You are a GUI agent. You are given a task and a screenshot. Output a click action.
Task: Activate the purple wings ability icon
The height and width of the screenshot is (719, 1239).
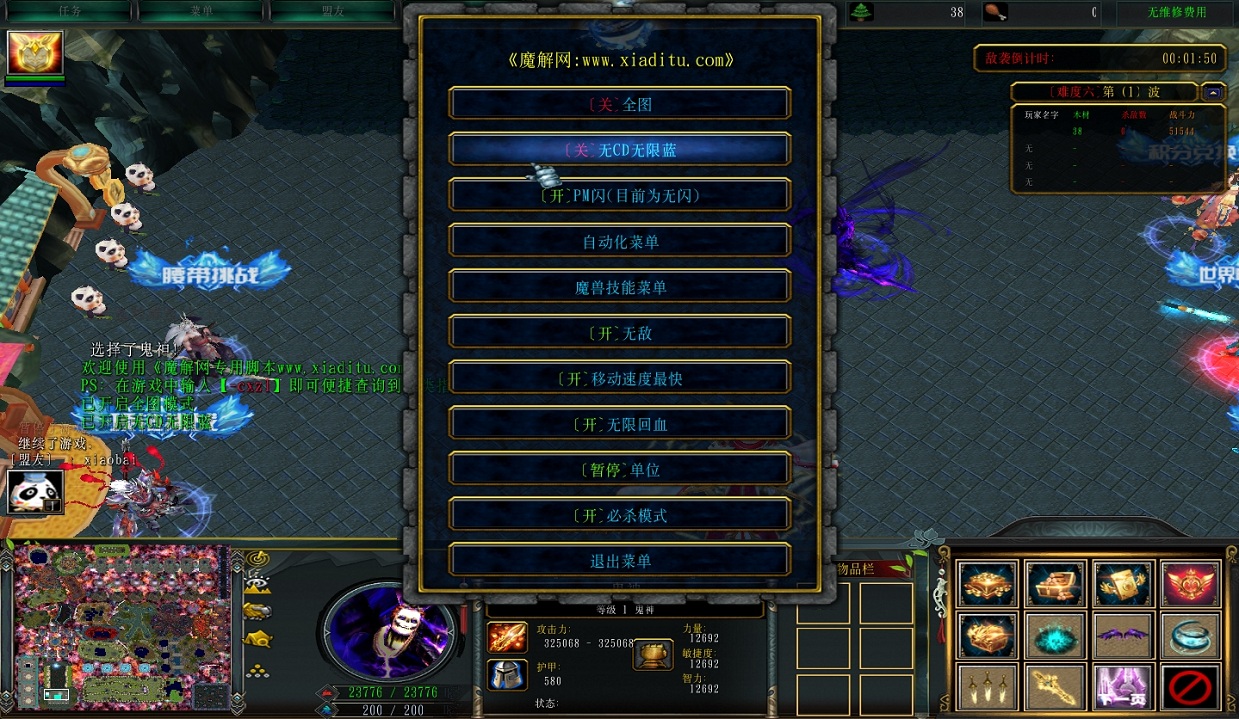1125,634
